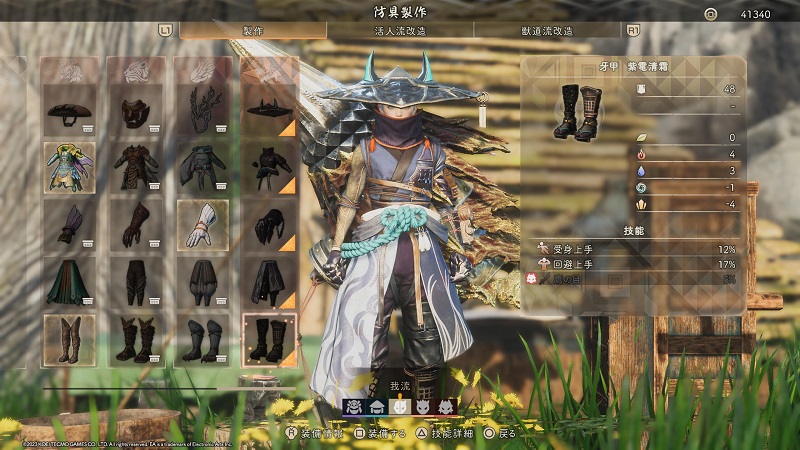Open the 活人流改造 tab

[x=402, y=31]
